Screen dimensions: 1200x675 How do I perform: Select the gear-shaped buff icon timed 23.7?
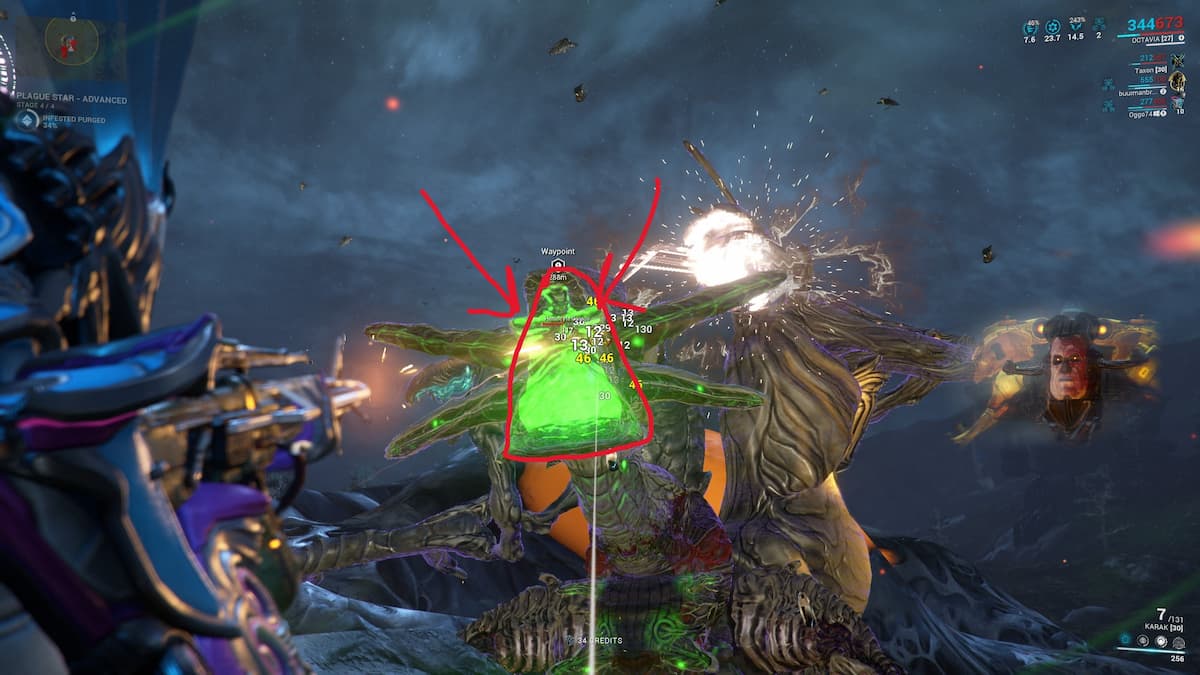tap(1052, 27)
